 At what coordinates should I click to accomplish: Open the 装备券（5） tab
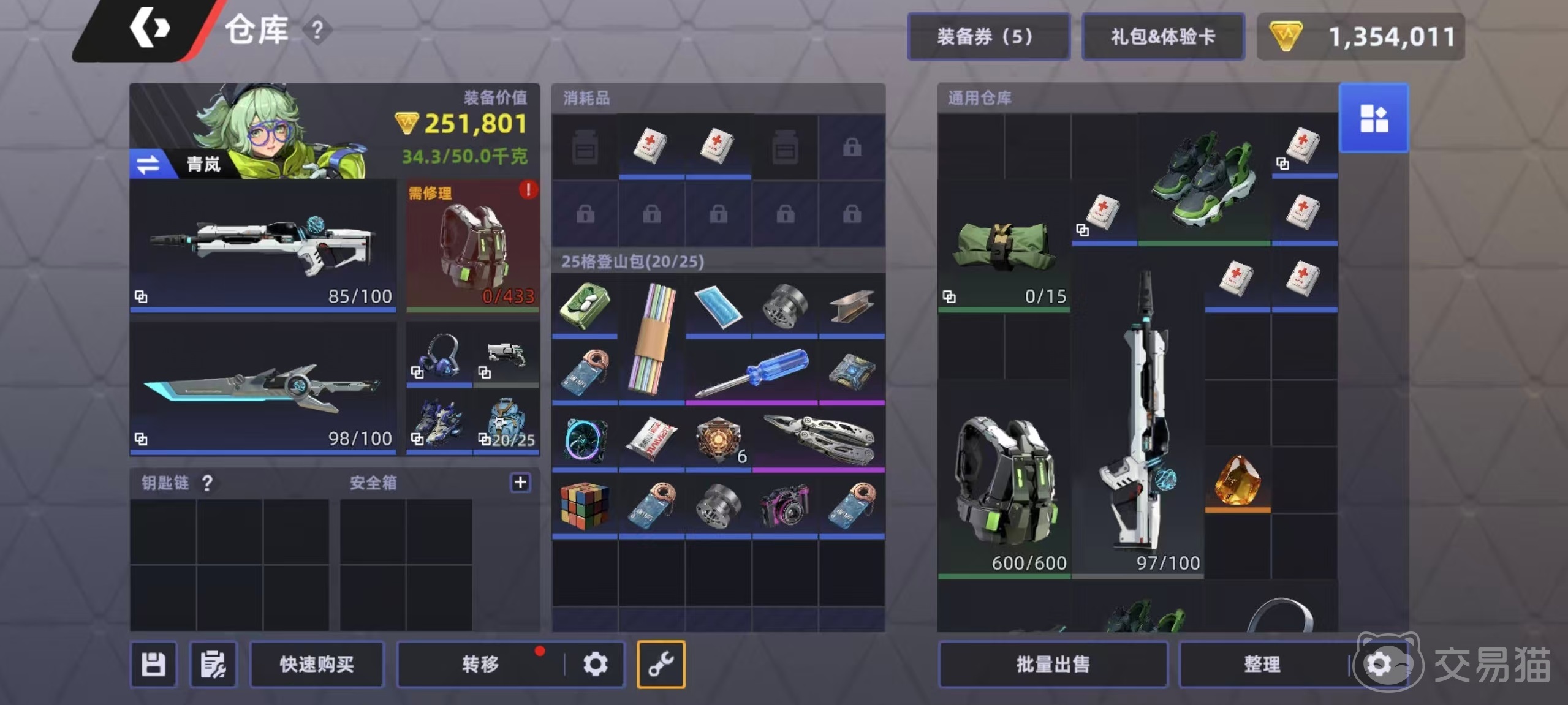coord(988,36)
